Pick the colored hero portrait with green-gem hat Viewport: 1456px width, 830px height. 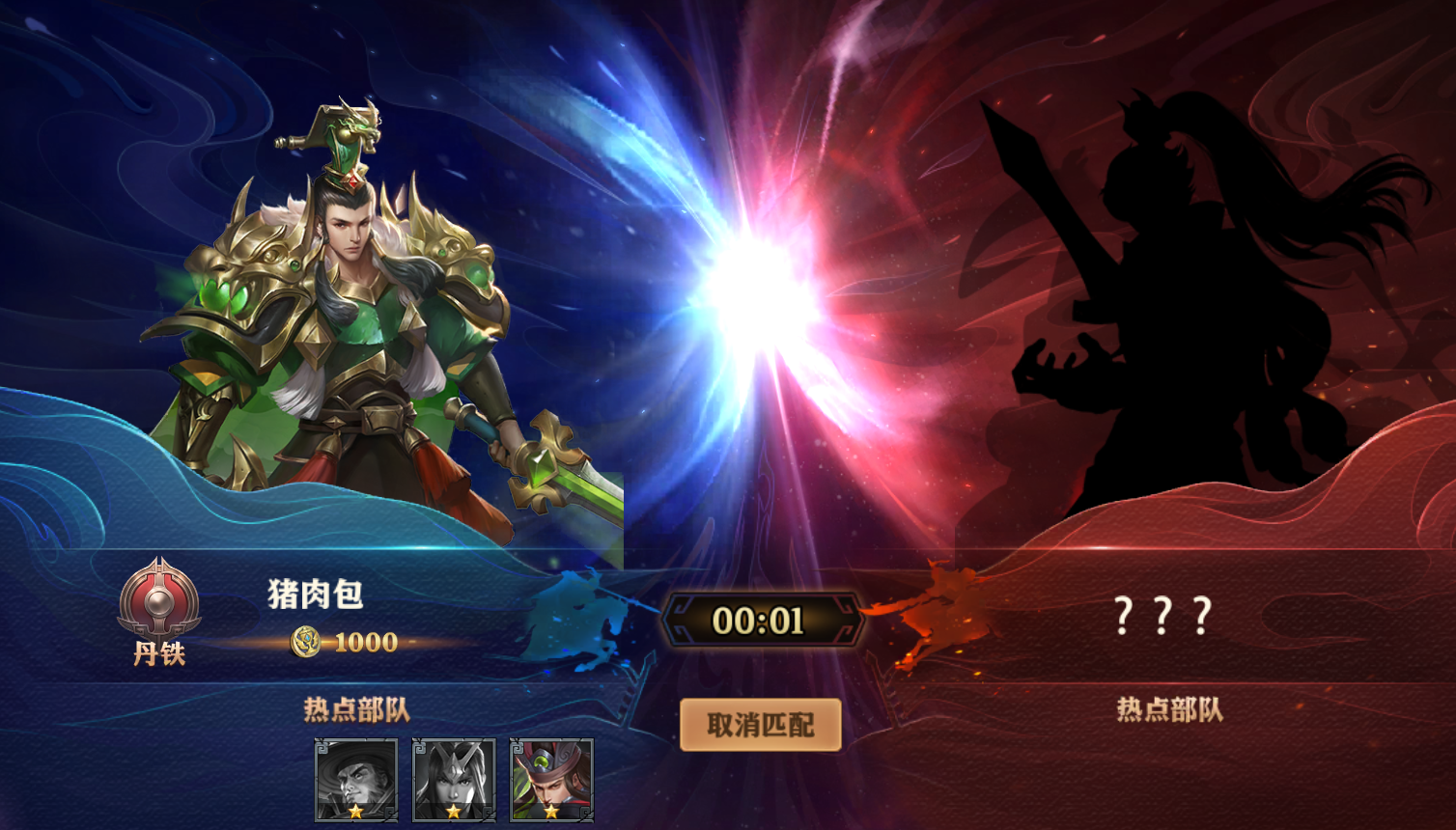tap(551, 780)
